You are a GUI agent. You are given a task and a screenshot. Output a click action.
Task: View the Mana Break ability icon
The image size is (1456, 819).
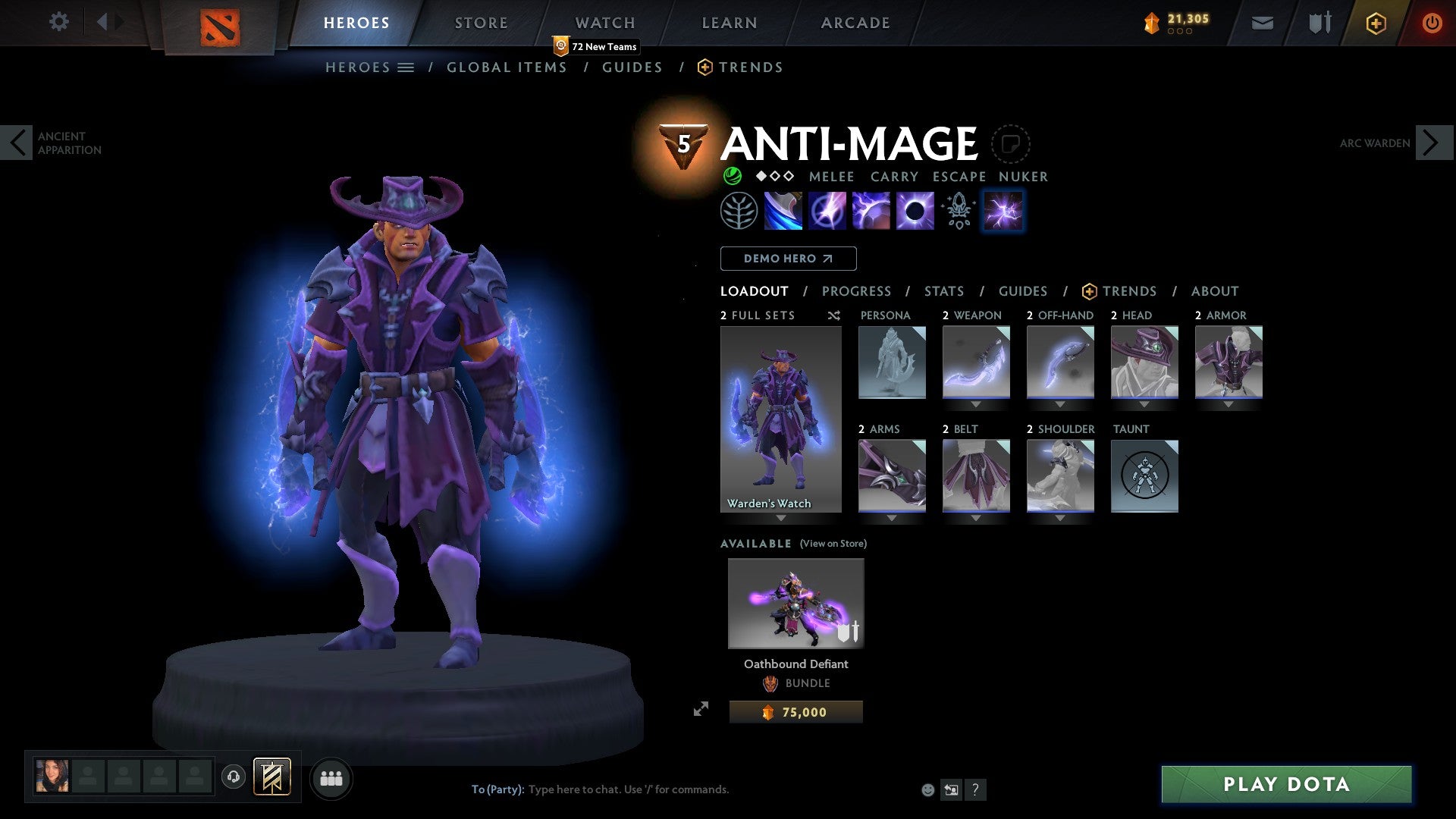coord(784,210)
